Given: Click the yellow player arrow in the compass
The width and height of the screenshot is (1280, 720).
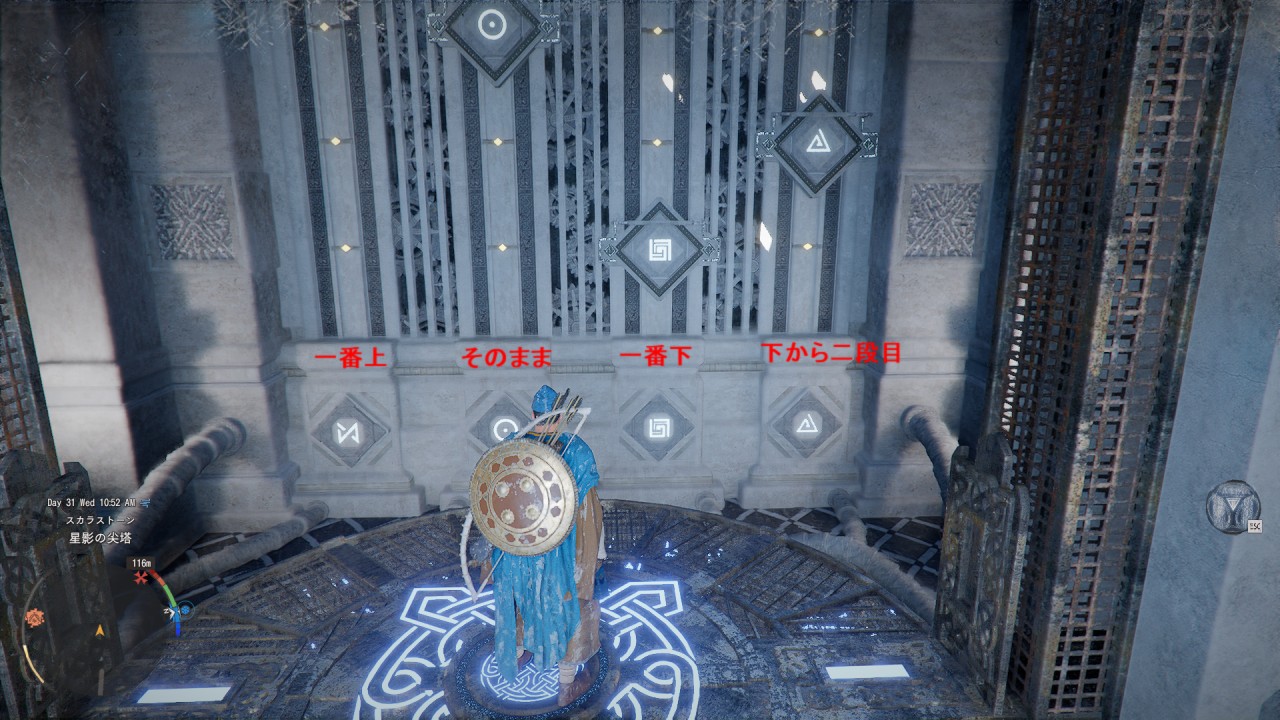Looking at the screenshot, I should [x=100, y=631].
